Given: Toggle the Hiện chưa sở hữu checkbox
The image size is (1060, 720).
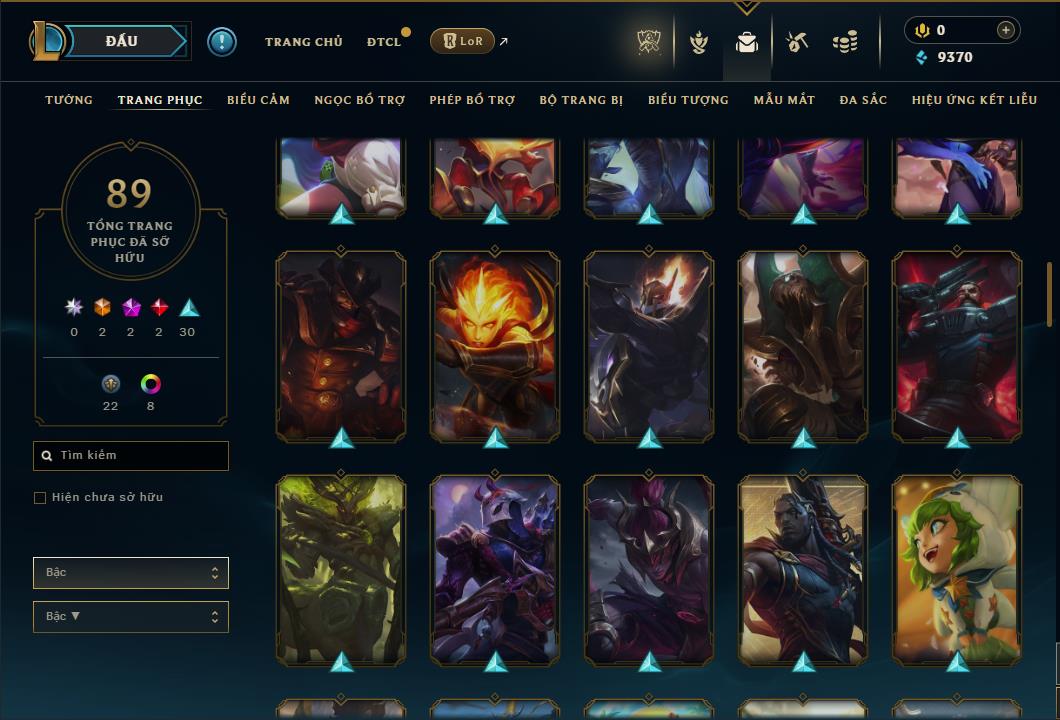Looking at the screenshot, I should tap(40, 498).
